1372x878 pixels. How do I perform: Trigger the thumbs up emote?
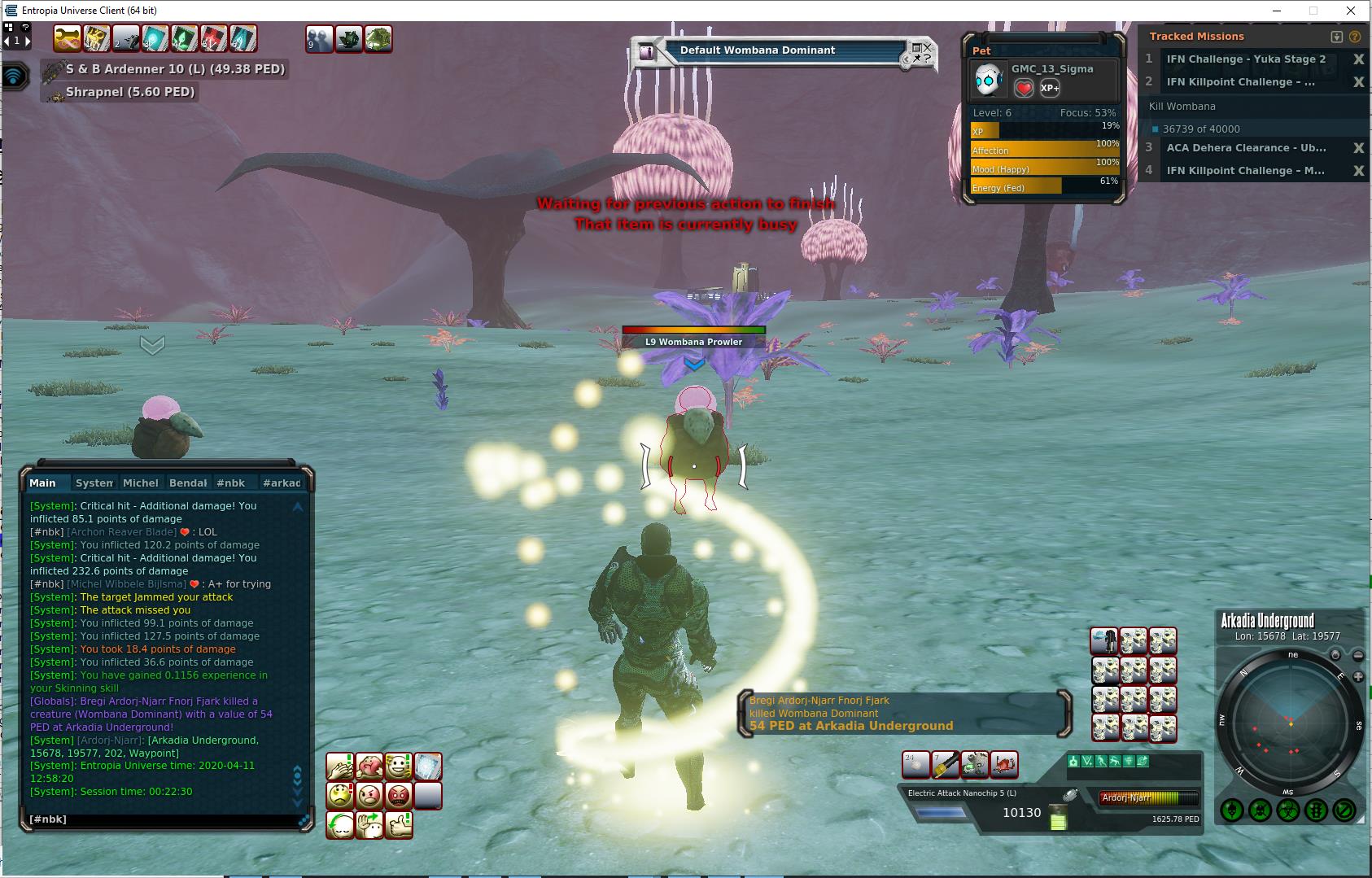pos(398,825)
